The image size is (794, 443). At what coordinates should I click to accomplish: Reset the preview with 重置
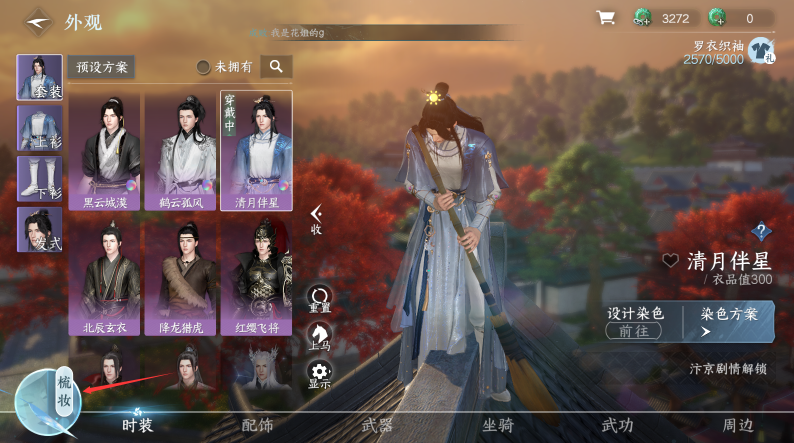320,298
